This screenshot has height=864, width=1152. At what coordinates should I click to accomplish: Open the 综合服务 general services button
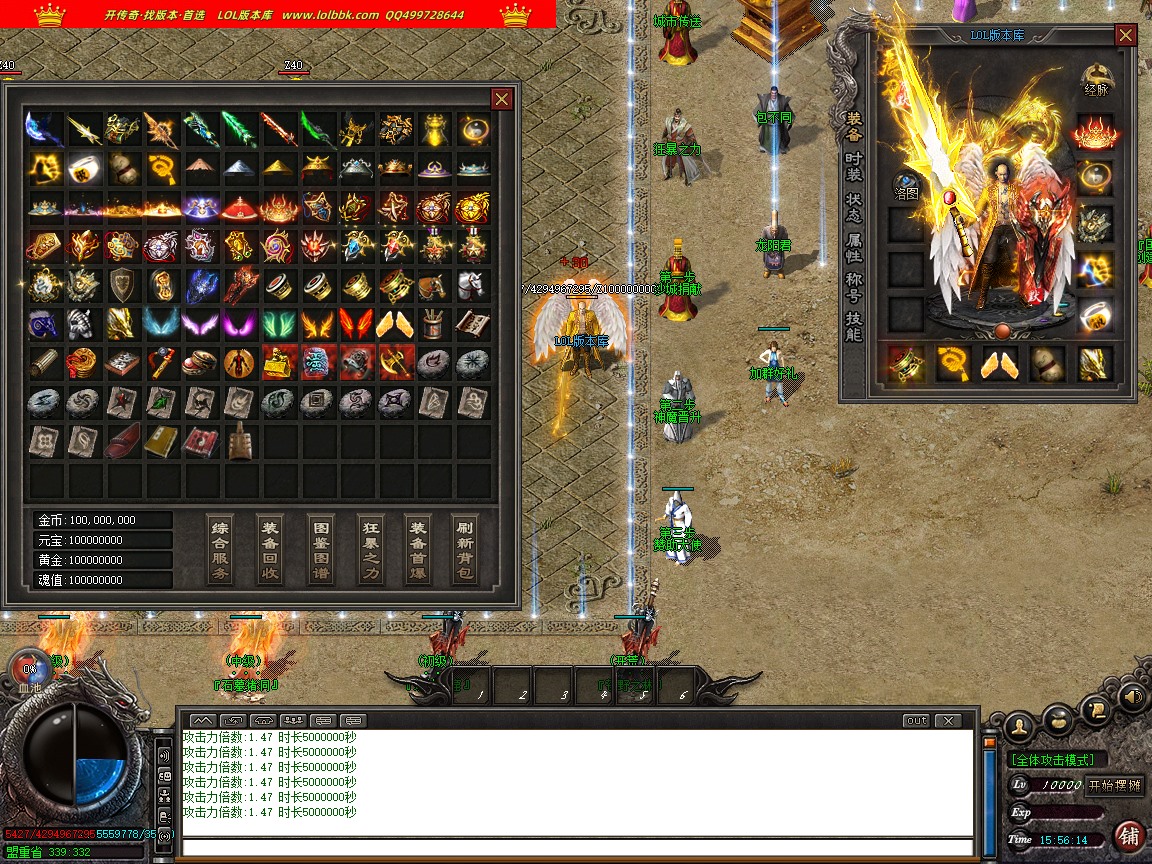[x=221, y=549]
